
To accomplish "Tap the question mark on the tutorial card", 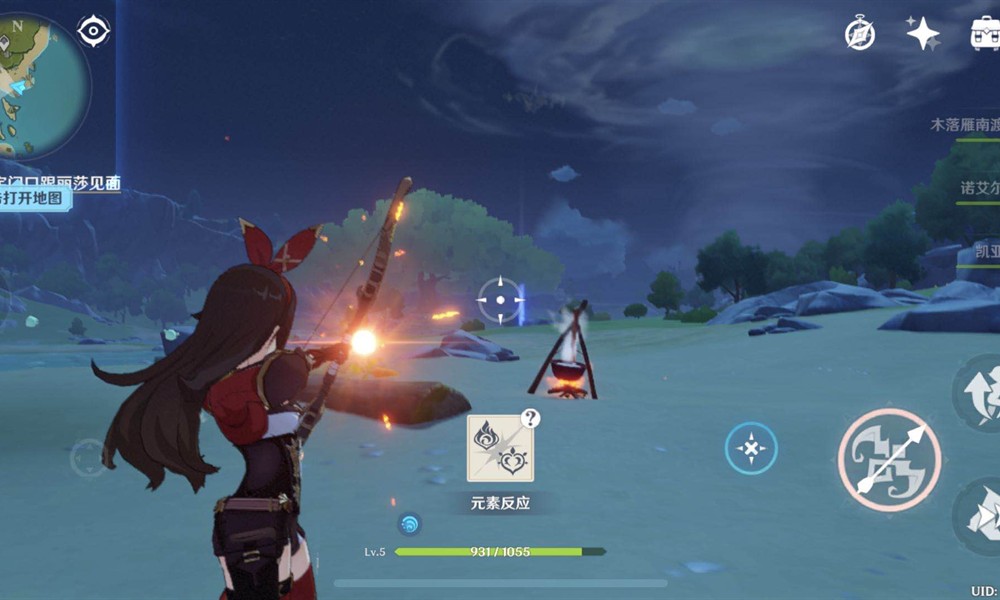I will pos(530,418).
